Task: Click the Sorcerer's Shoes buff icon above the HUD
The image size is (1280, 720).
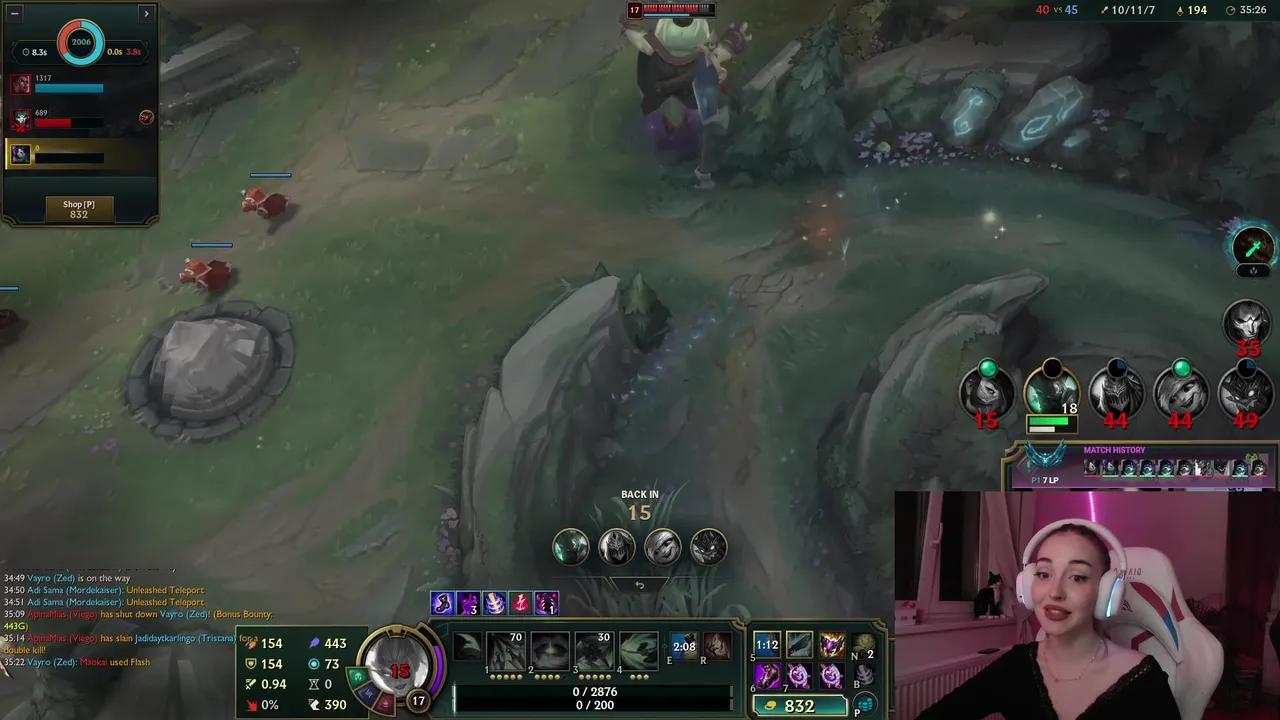Action: click(x=443, y=602)
